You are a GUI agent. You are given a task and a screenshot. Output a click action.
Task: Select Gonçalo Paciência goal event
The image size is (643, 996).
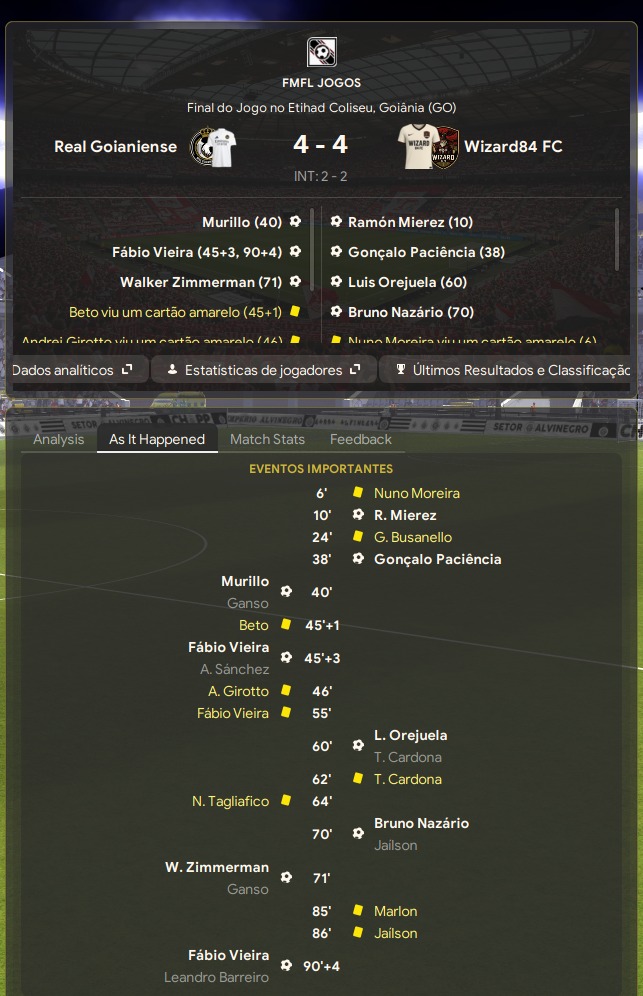point(437,559)
